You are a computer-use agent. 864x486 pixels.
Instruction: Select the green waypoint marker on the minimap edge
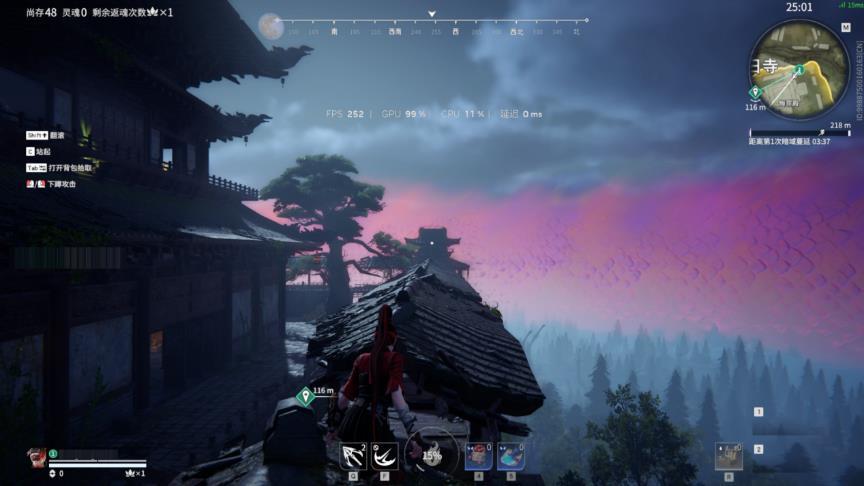coord(755,92)
